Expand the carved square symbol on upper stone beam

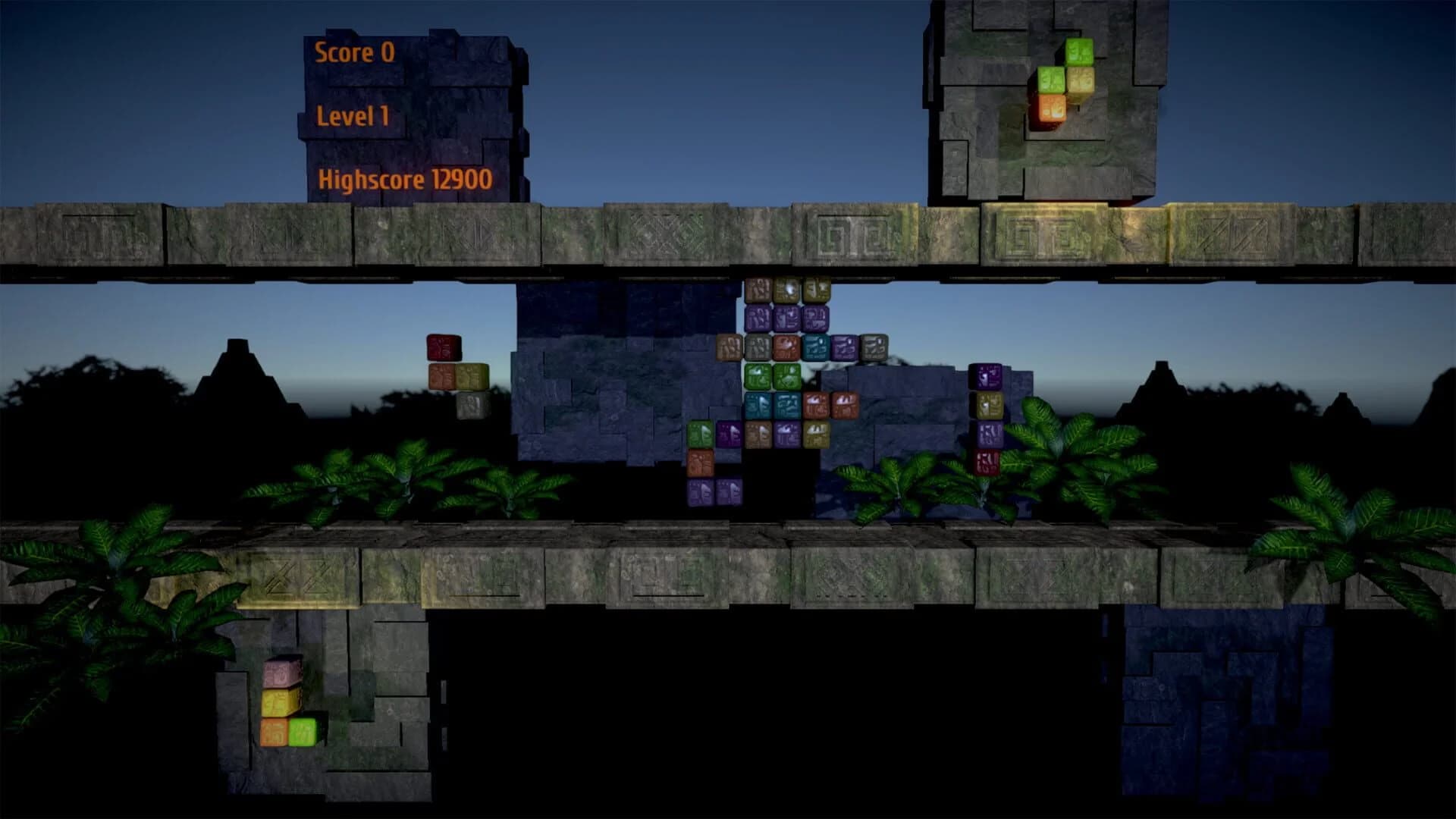pos(834,235)
